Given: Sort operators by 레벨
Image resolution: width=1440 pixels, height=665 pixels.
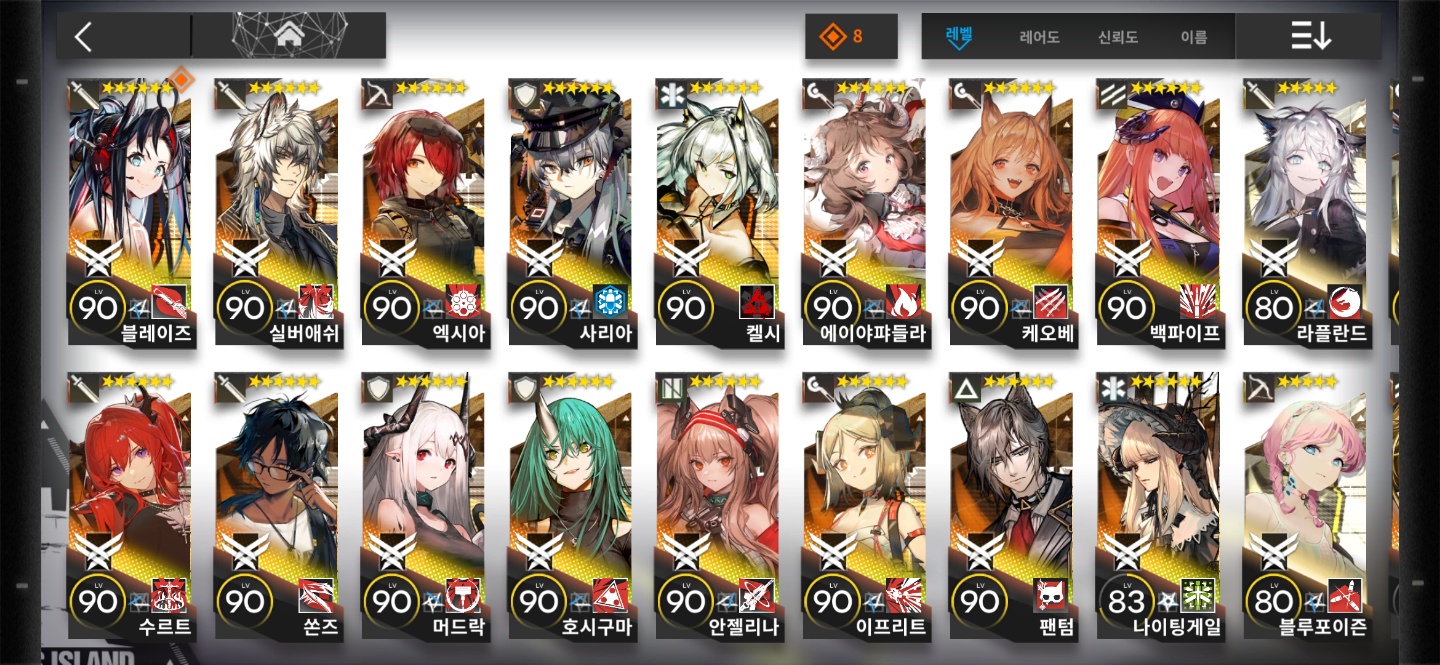Looking at the screenshot, I should point(959,37).
